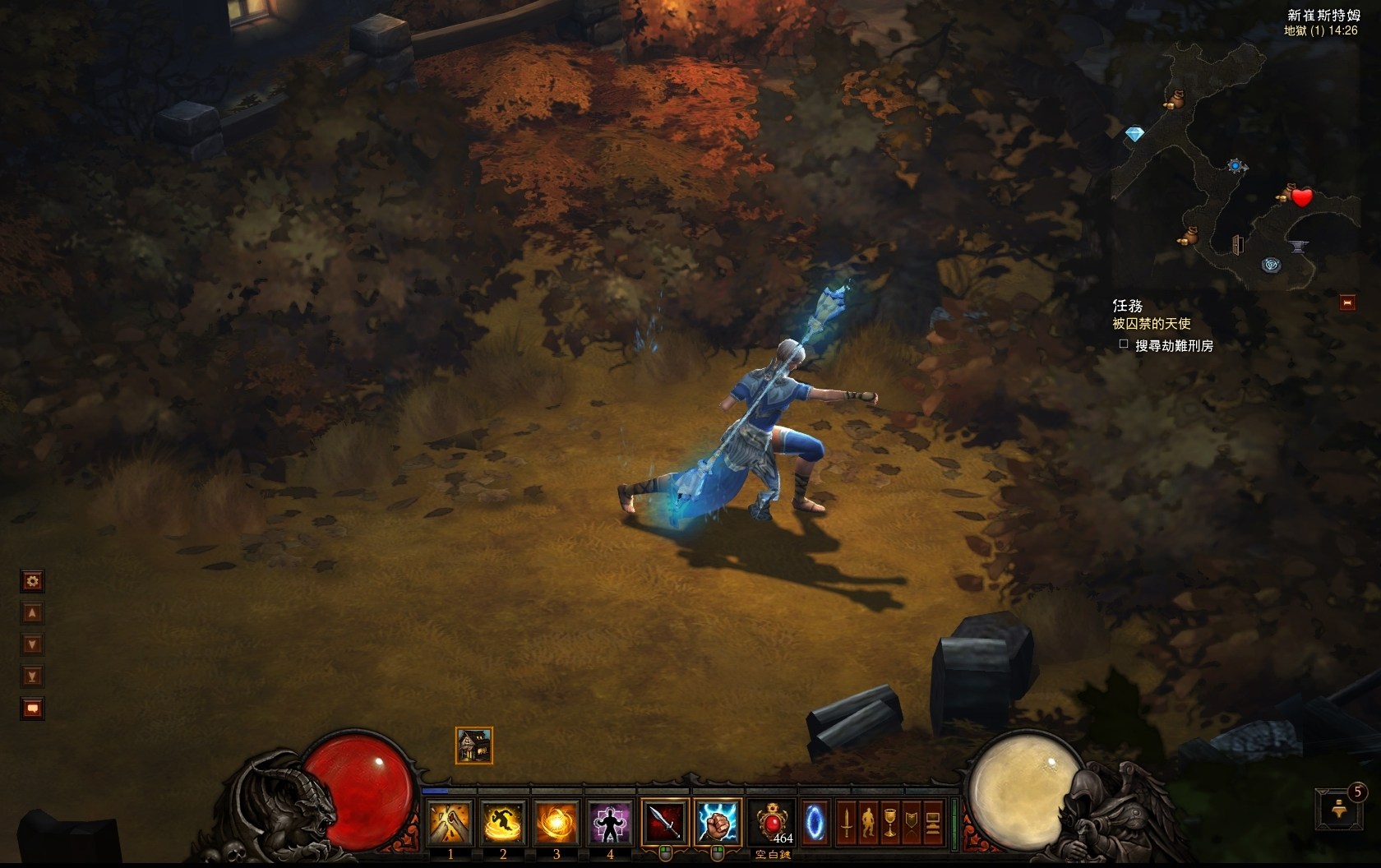The height and width of the screenshot is (868, 1381).
Task: Cast the glowing orange orb skill
Action: click(x=557, y=823)
